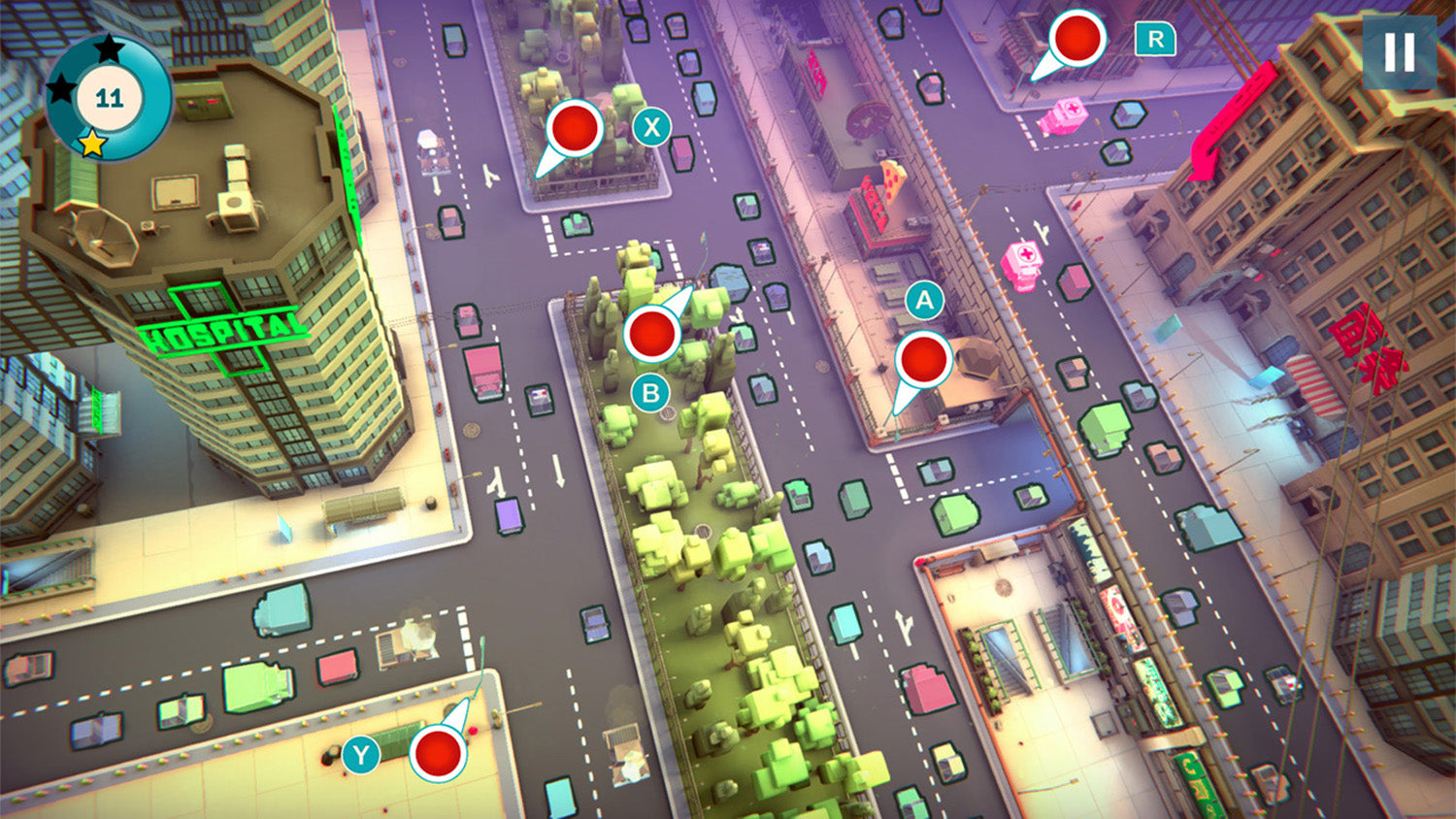Toggle the black star above the score circle
1456x819 pixels.
pos(110,46)
